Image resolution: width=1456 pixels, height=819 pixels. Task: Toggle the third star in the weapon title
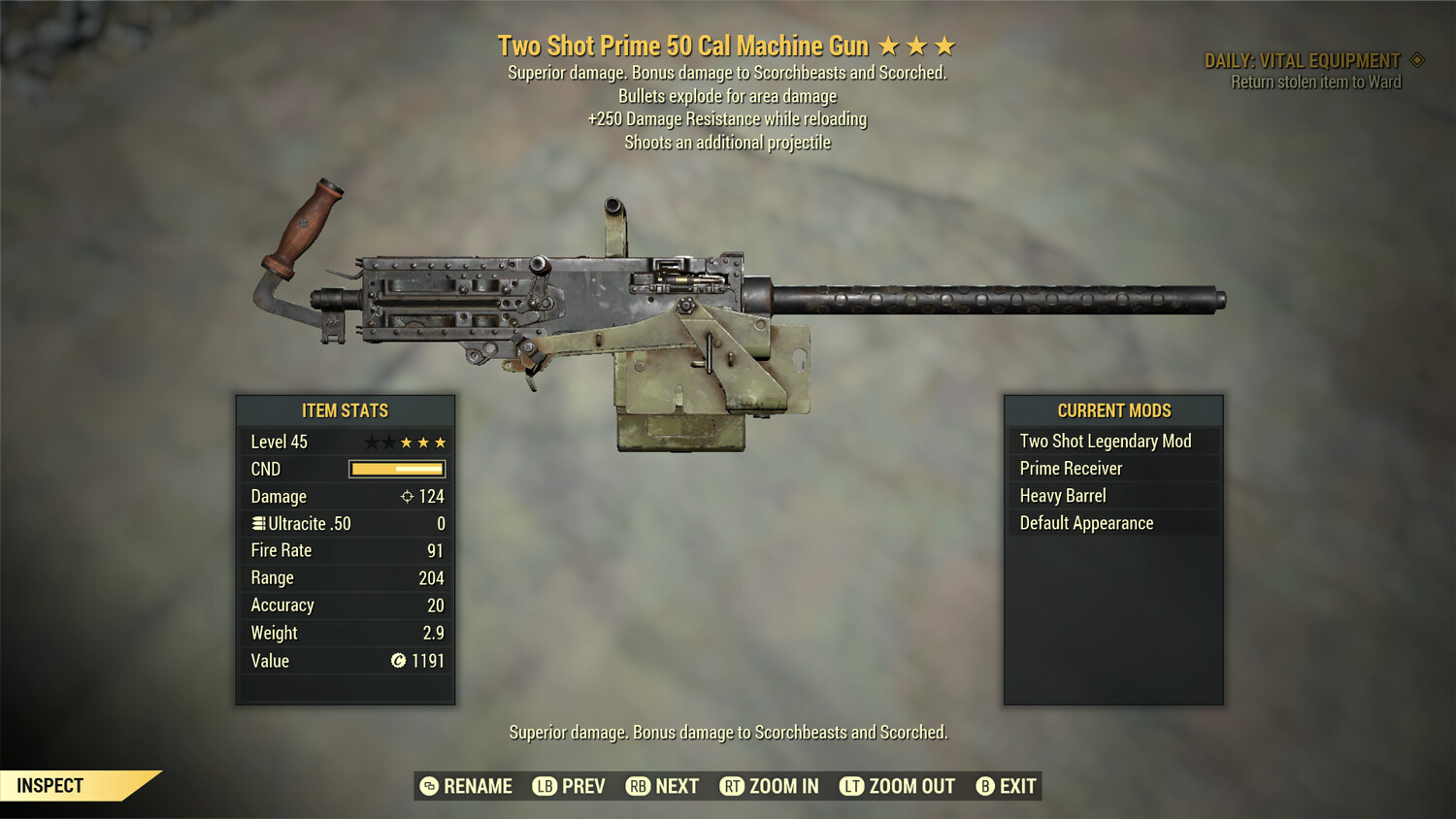click(944, 45)
